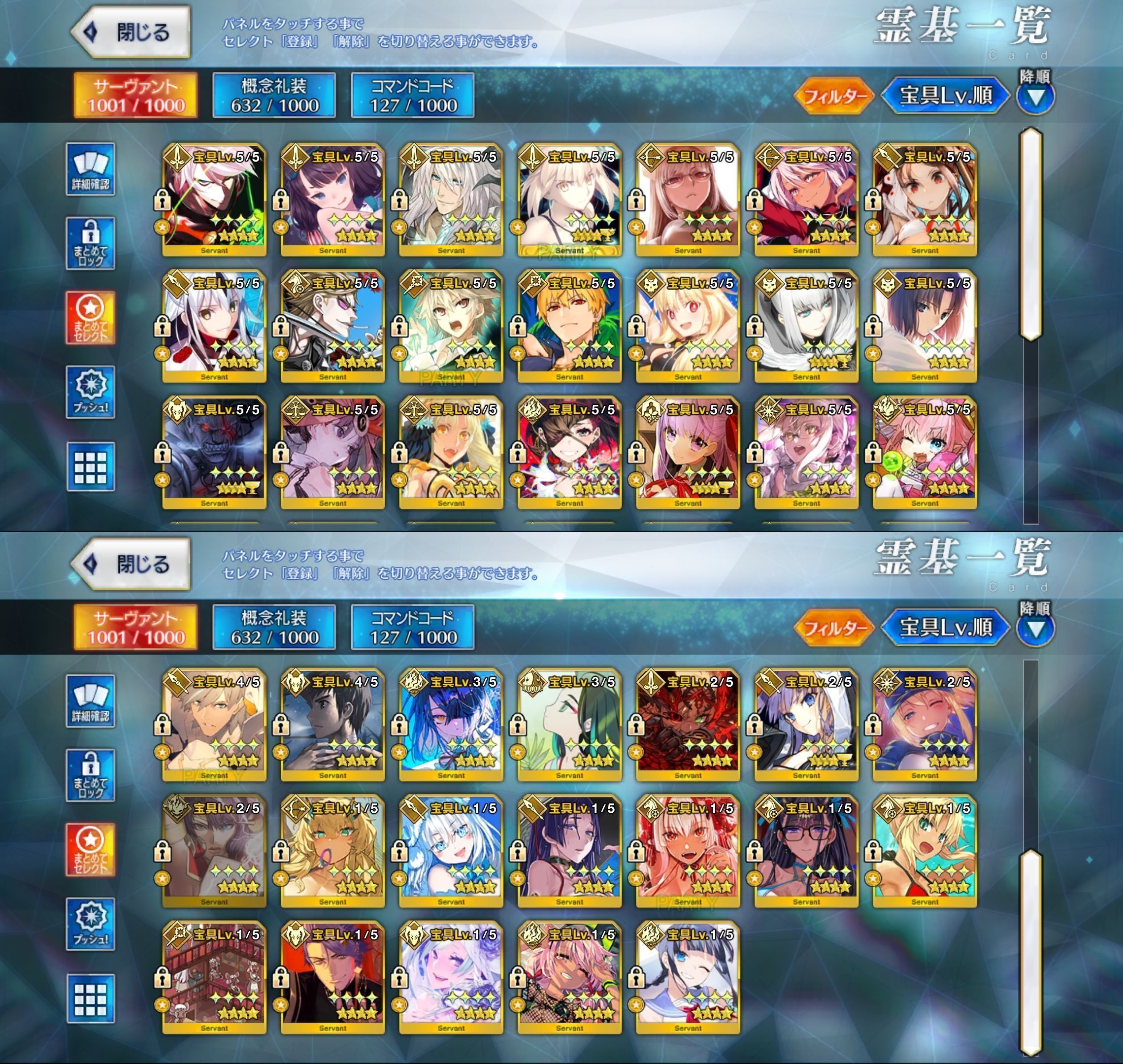1123x1064 pixels.
Task: Choose the man in the black coat card
Action: (x=332, y=978)
